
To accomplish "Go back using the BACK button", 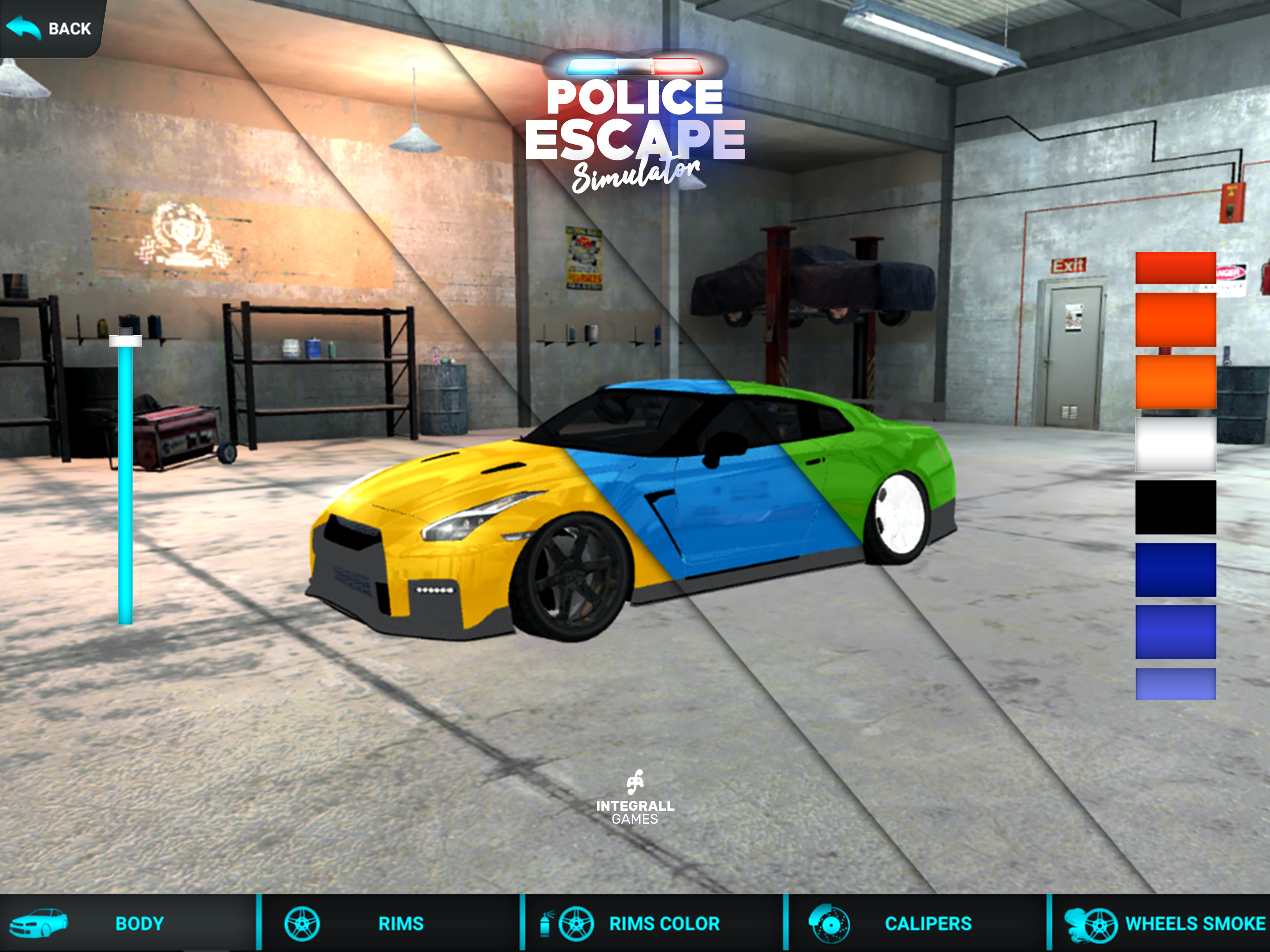I will (x=51, y=27).
